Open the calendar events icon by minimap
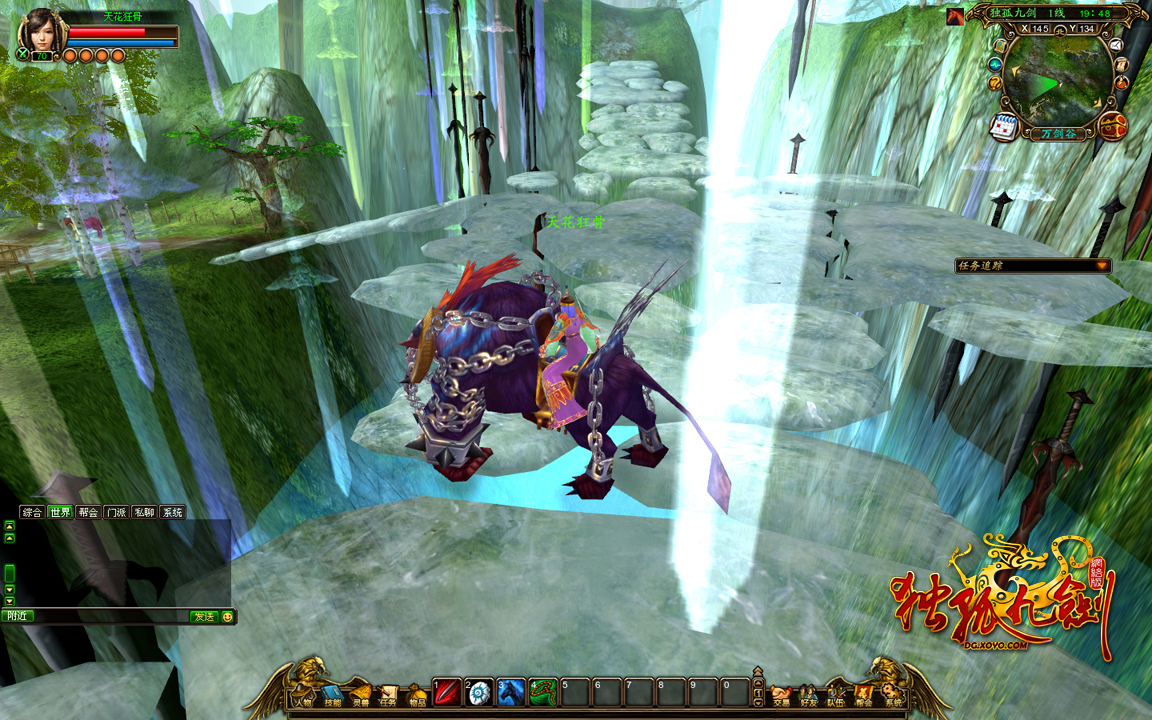 [1003, 126]
